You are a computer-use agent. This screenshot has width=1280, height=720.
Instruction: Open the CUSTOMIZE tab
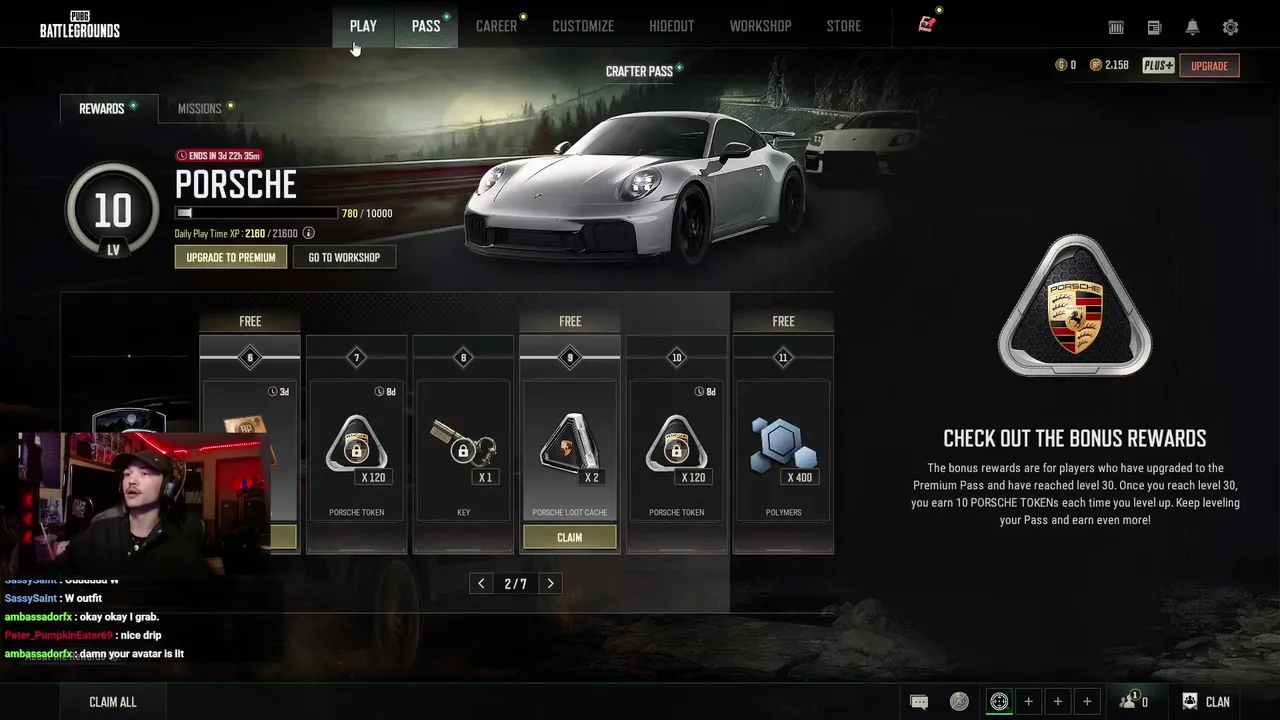[x=583, y=26]
